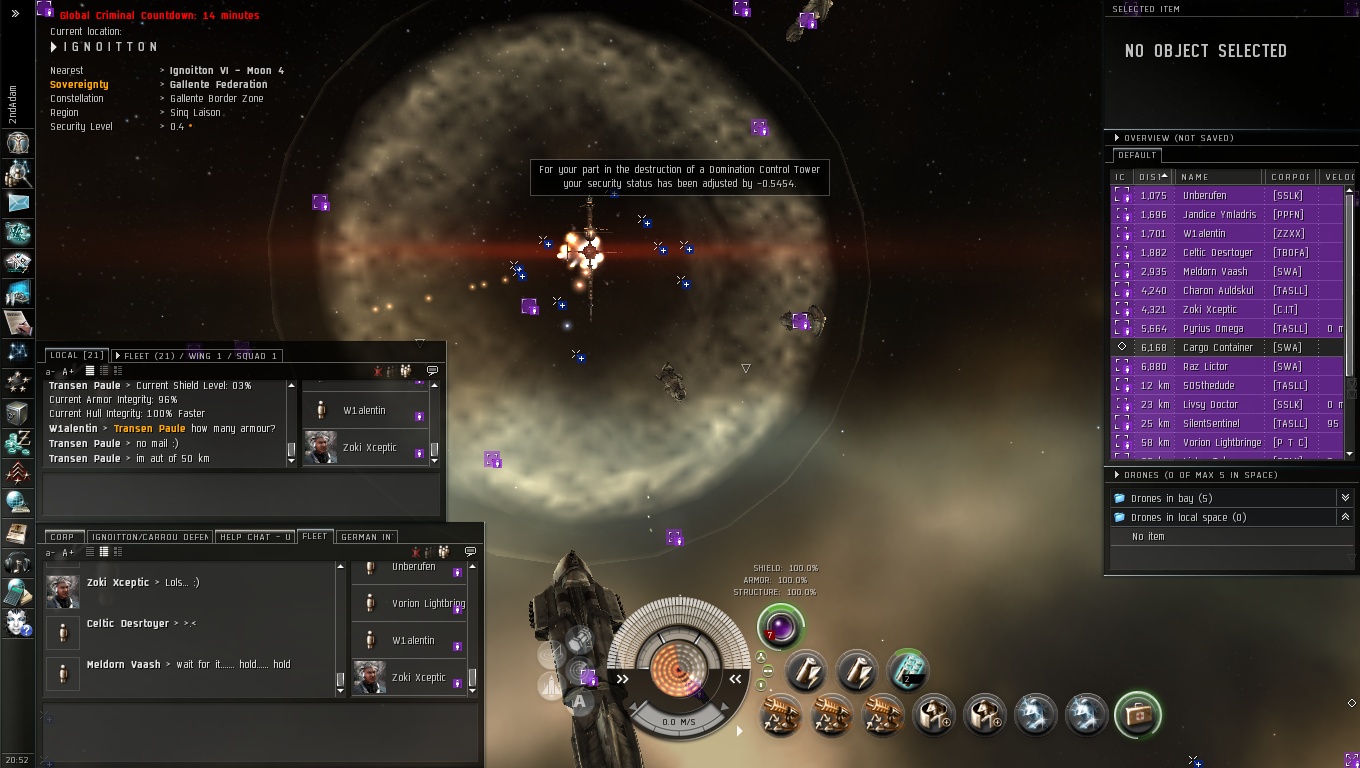This screenshot has width=1360, height=768.
Task: Open the calculator from the sidebar
Action: tap(18, 592)
